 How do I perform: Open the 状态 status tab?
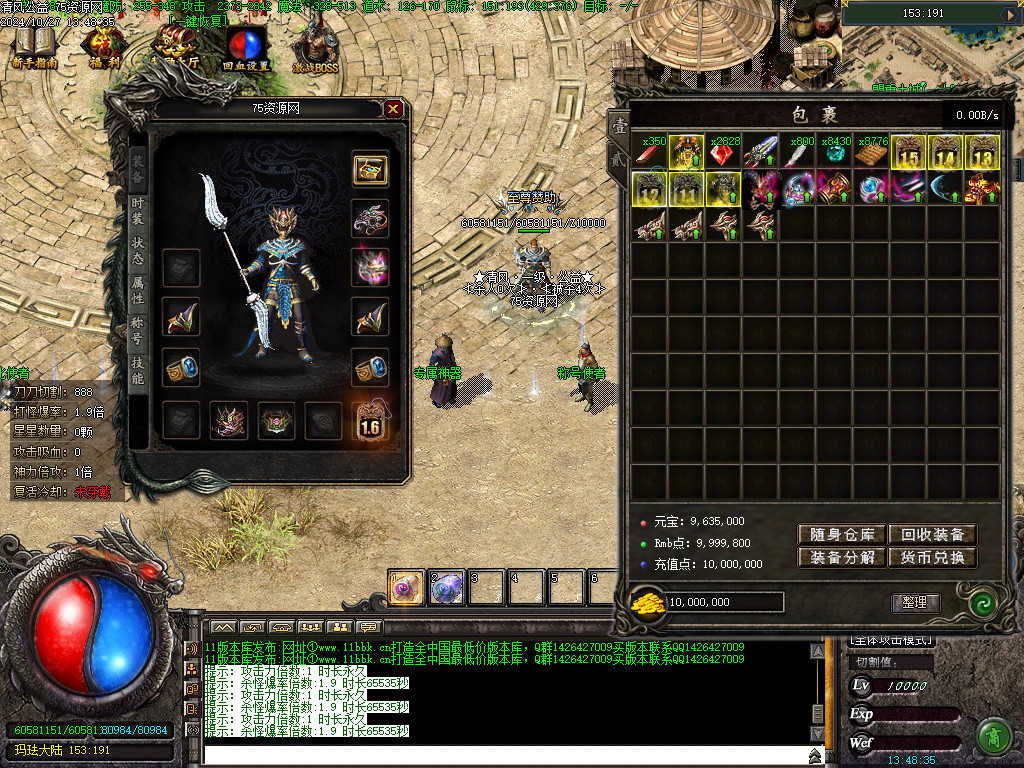click(x=138, y=250)
